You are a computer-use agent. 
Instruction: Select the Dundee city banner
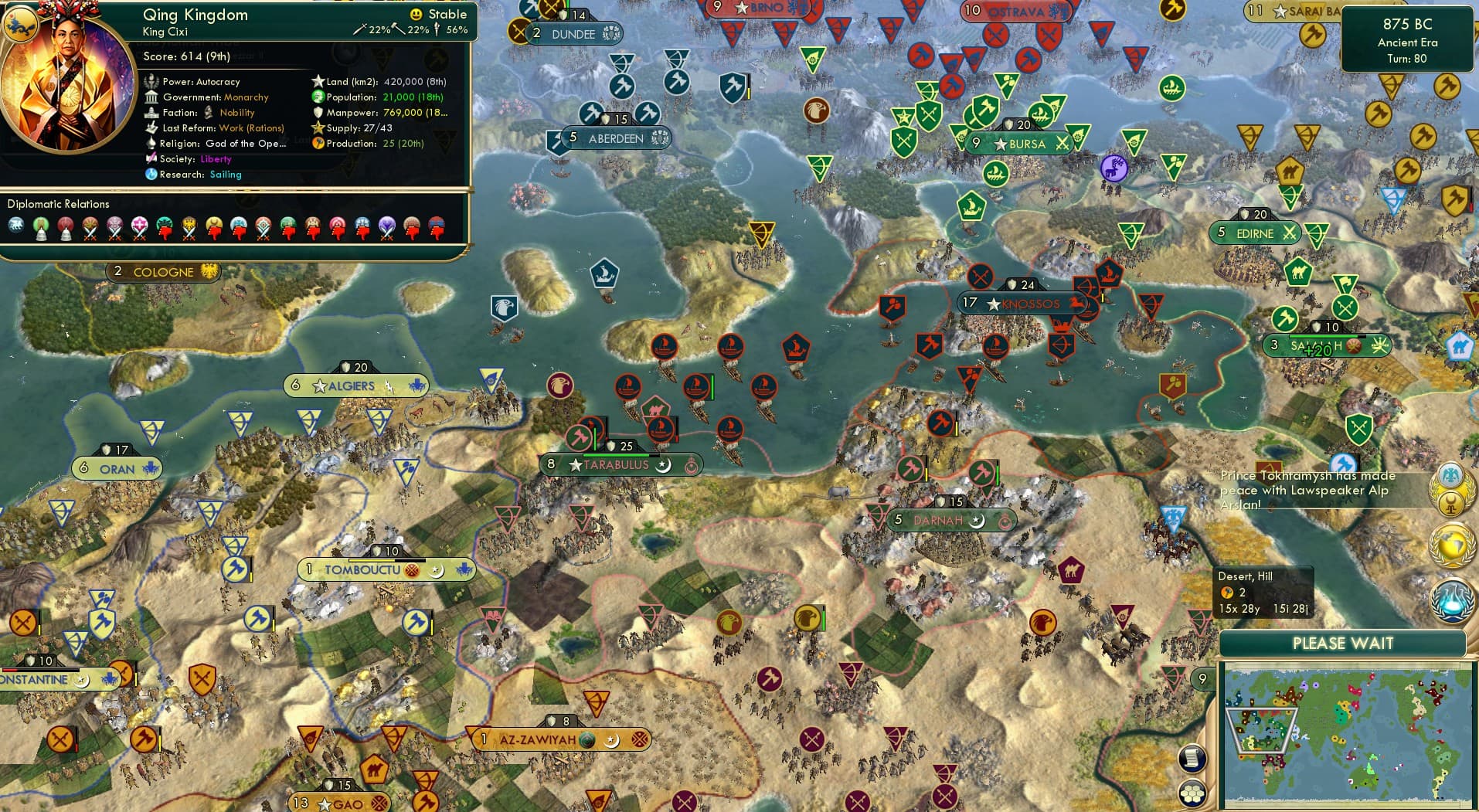pos(574,34)
